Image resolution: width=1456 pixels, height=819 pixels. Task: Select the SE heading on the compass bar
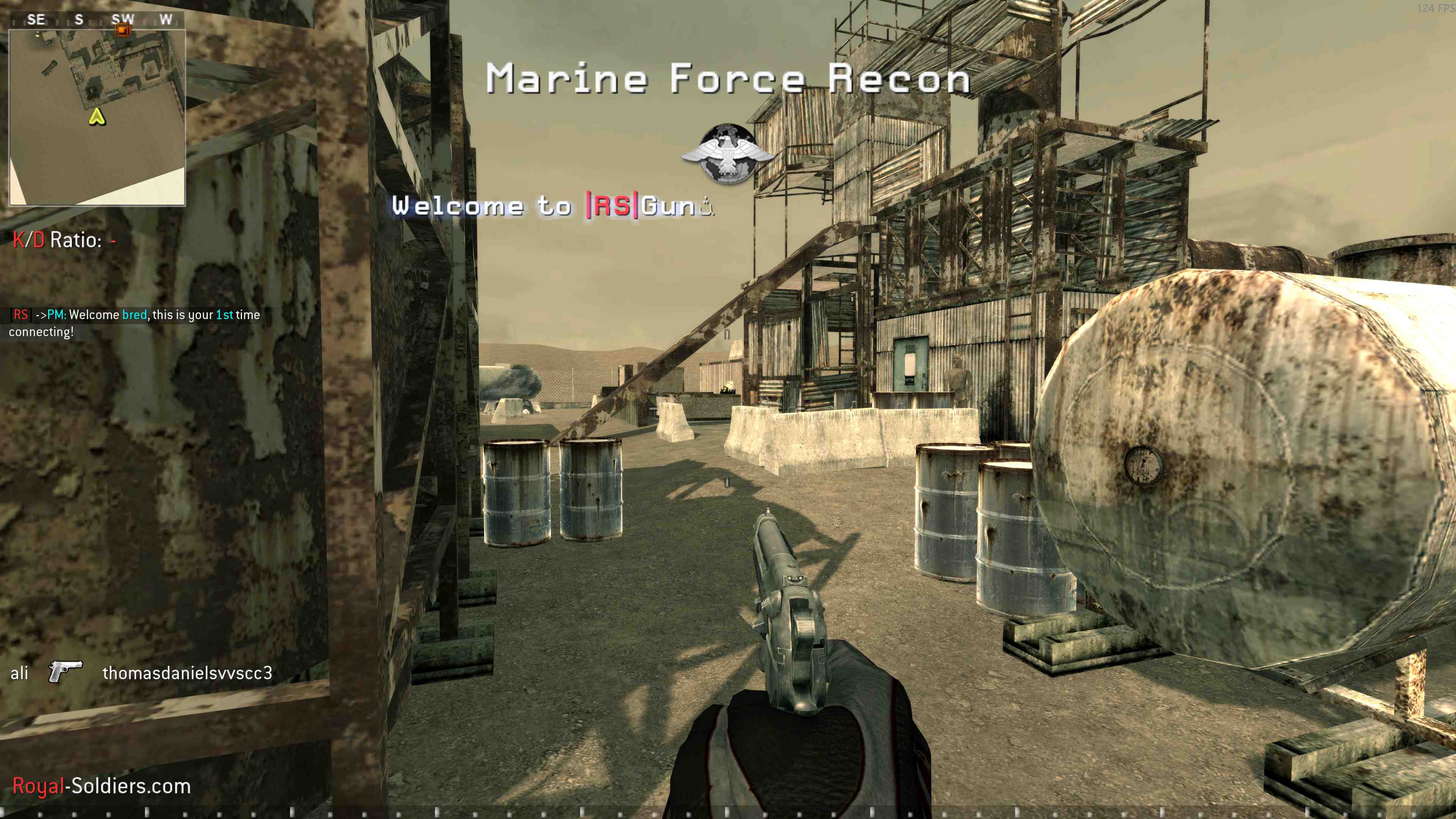tap(37, 19)
